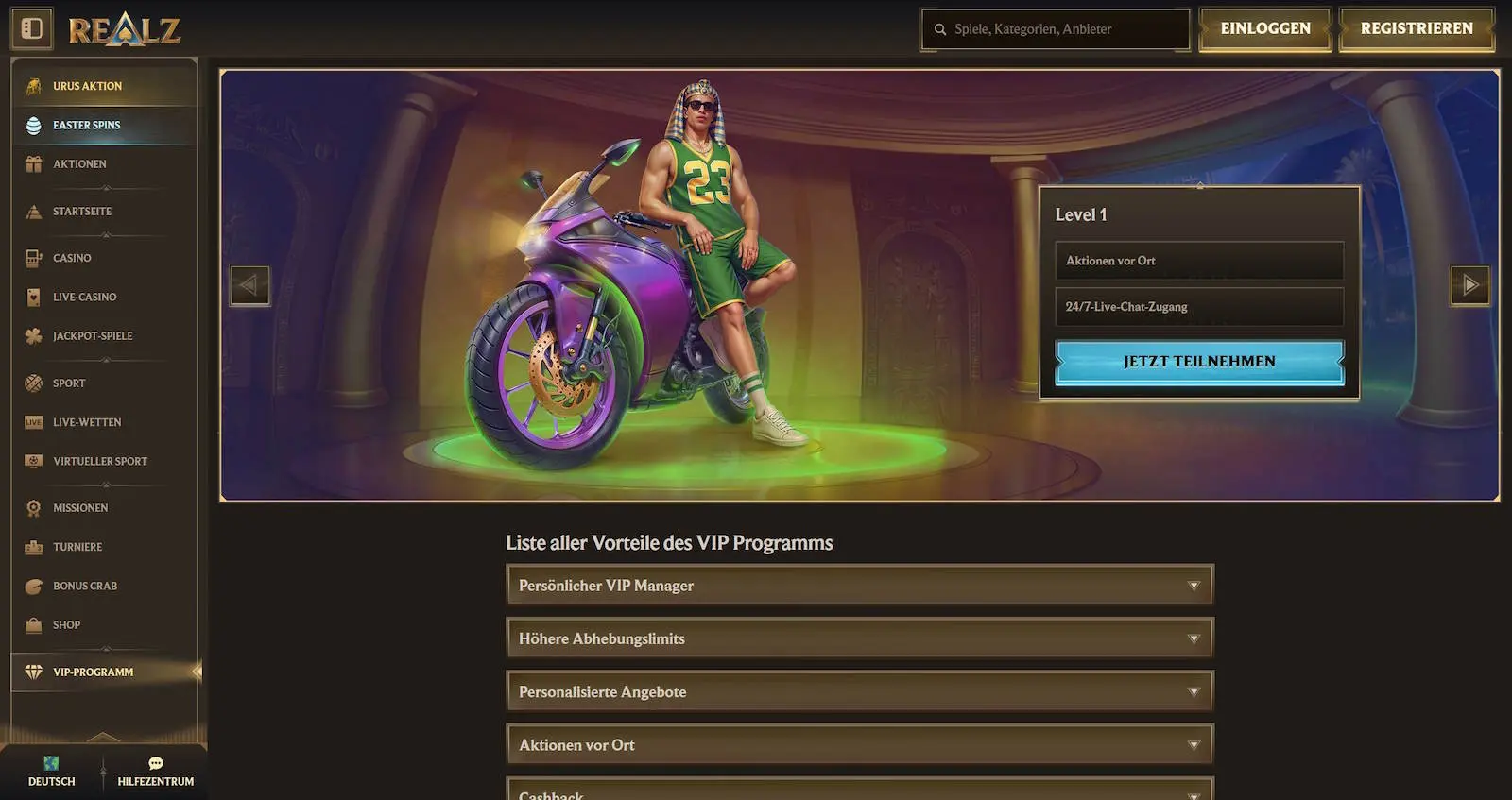
Task: Visit the Shop menu entry
Action: coord(66,624)
